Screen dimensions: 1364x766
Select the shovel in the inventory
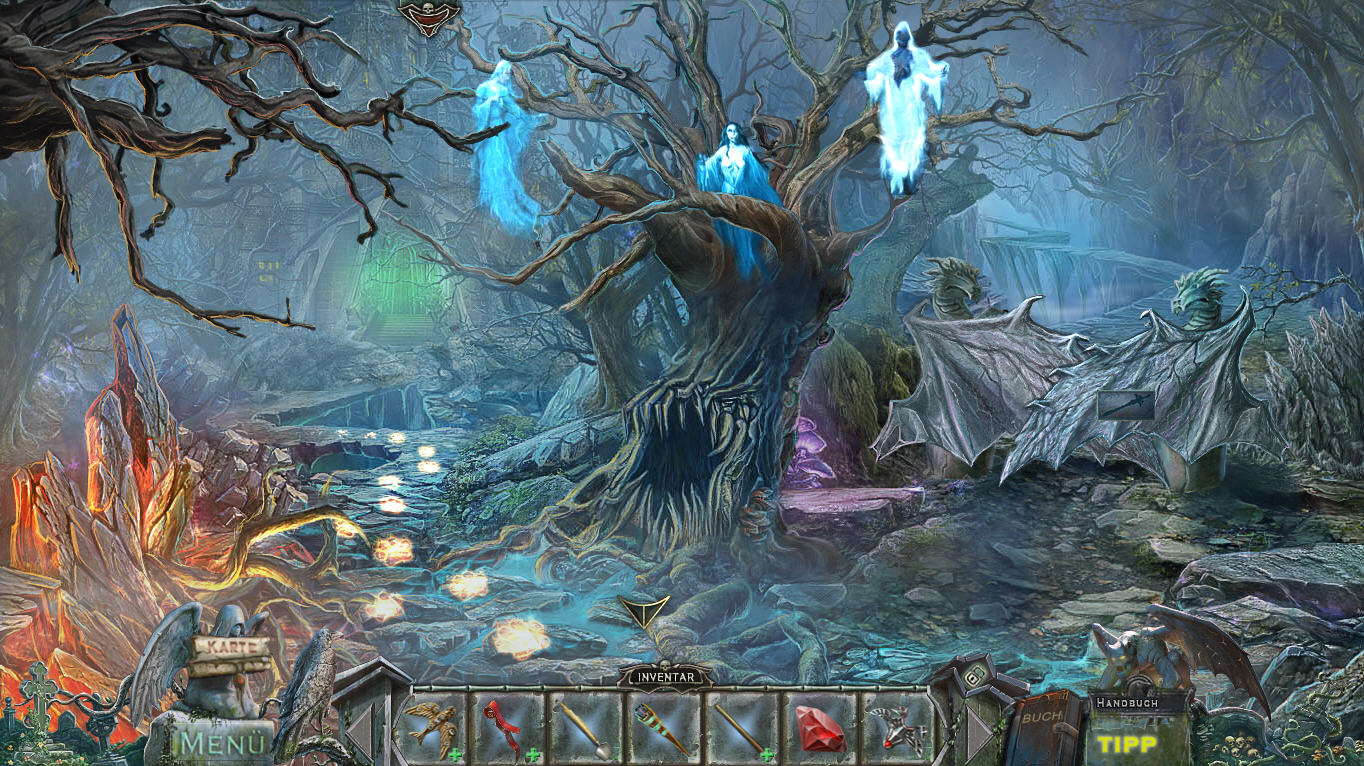tap(586, 727)
